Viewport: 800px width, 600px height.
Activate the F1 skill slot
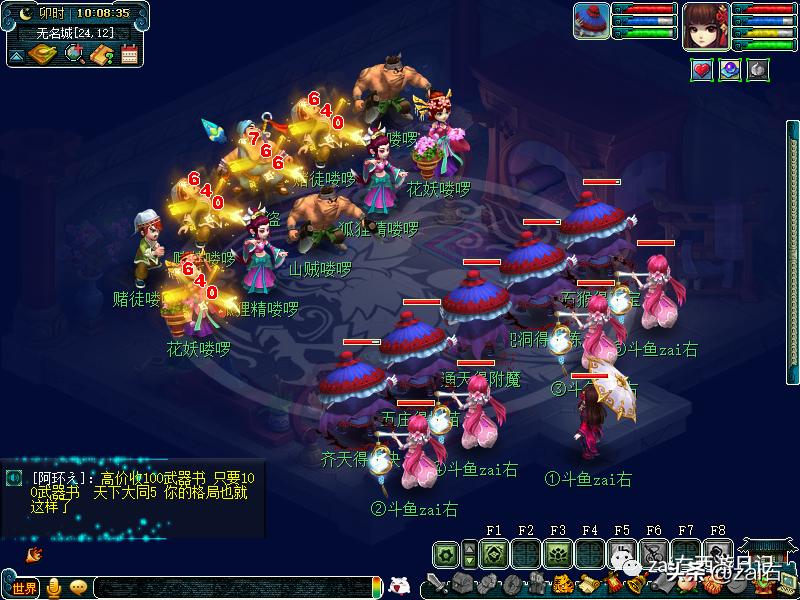pyautogui.click(x=493, y=552)
